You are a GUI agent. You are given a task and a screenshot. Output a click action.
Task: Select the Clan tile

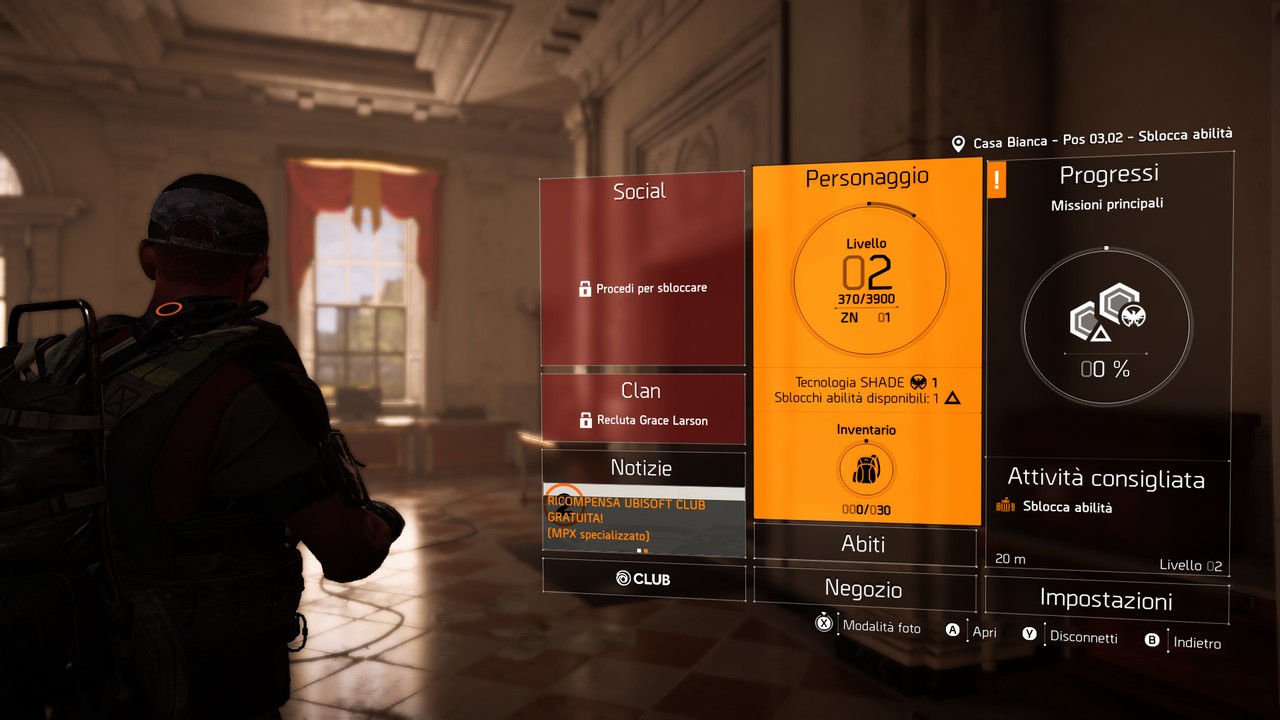click(642, 407)
